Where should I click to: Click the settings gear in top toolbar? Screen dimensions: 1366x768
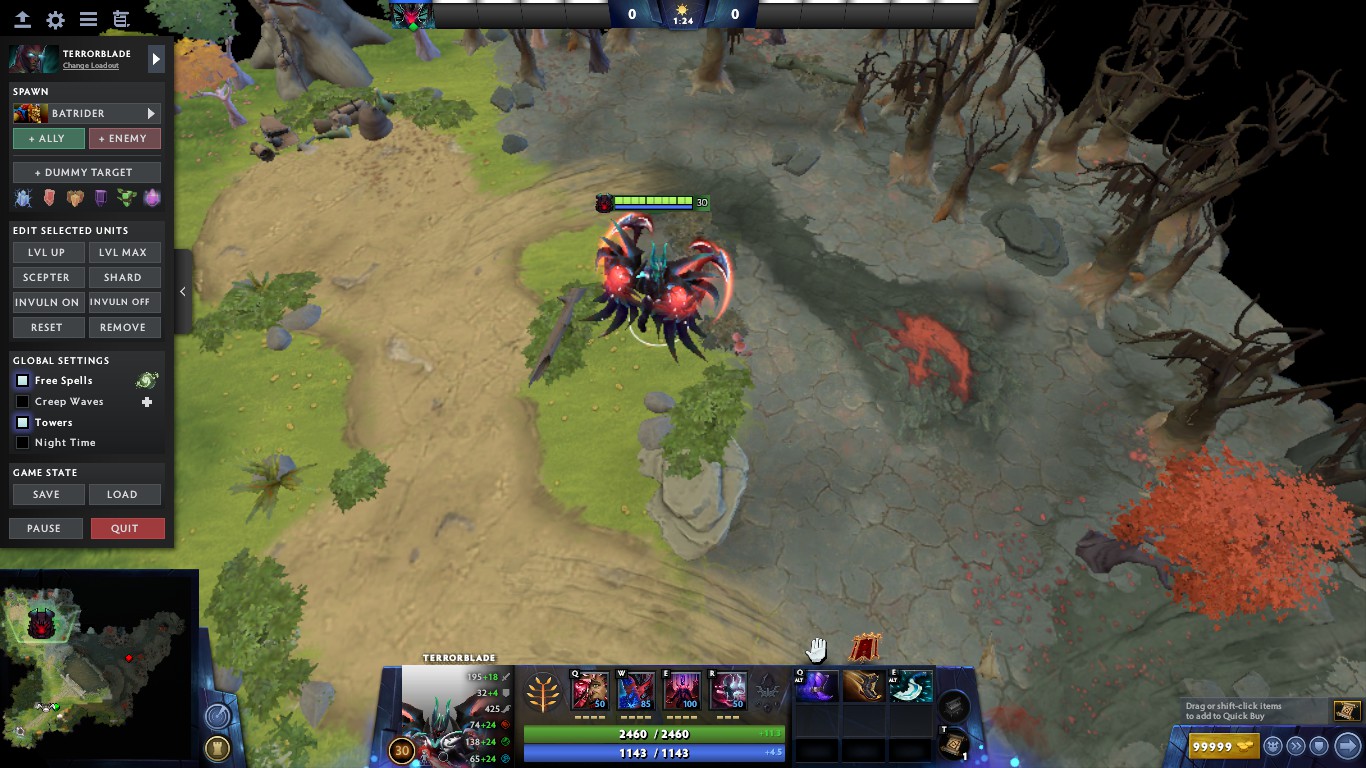[55, 18]
